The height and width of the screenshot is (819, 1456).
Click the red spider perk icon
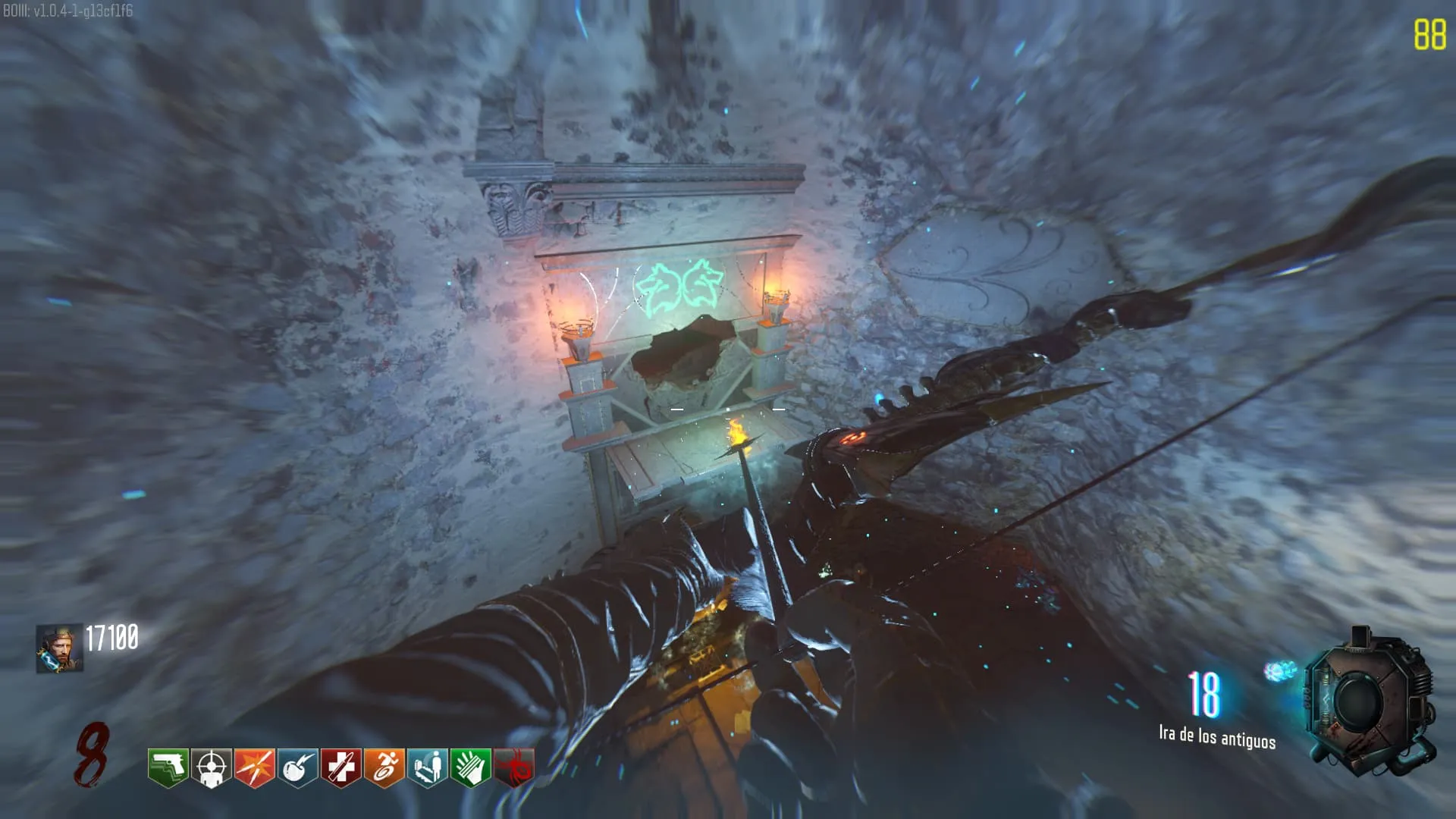pos(513,767)
